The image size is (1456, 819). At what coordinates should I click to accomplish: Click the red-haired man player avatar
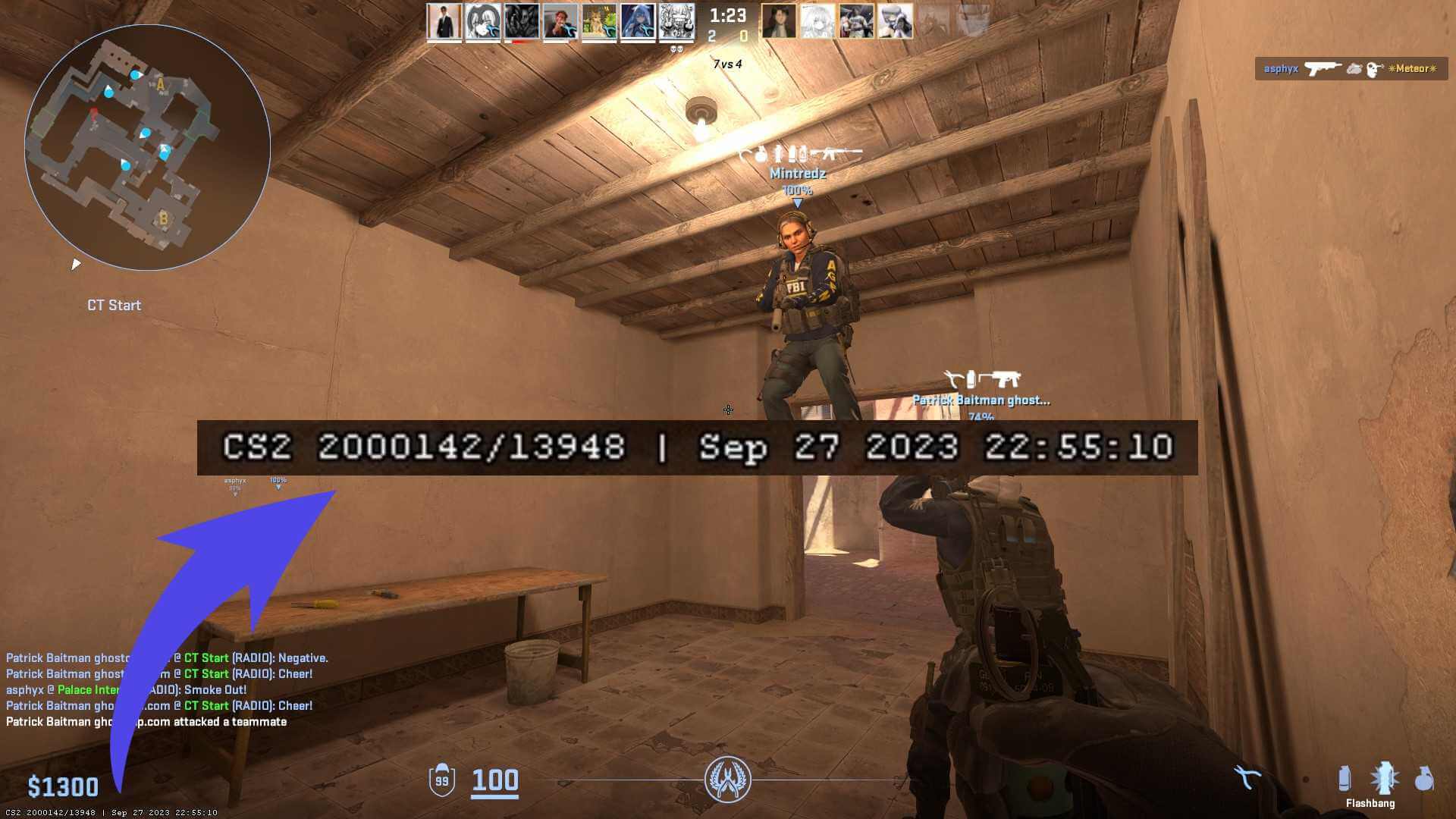coord(560,21)
